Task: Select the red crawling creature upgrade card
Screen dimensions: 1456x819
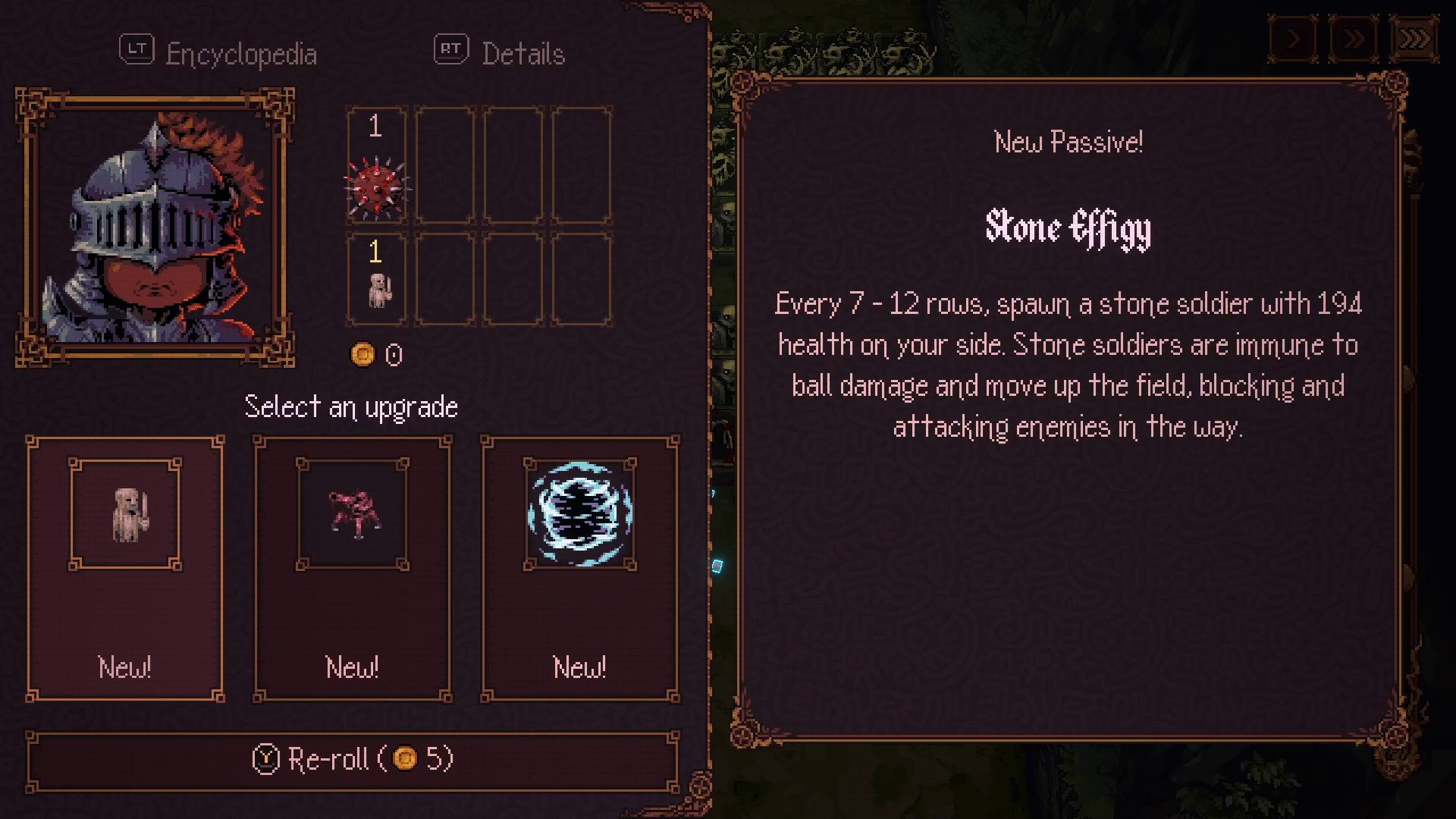Action: (353, 569)
